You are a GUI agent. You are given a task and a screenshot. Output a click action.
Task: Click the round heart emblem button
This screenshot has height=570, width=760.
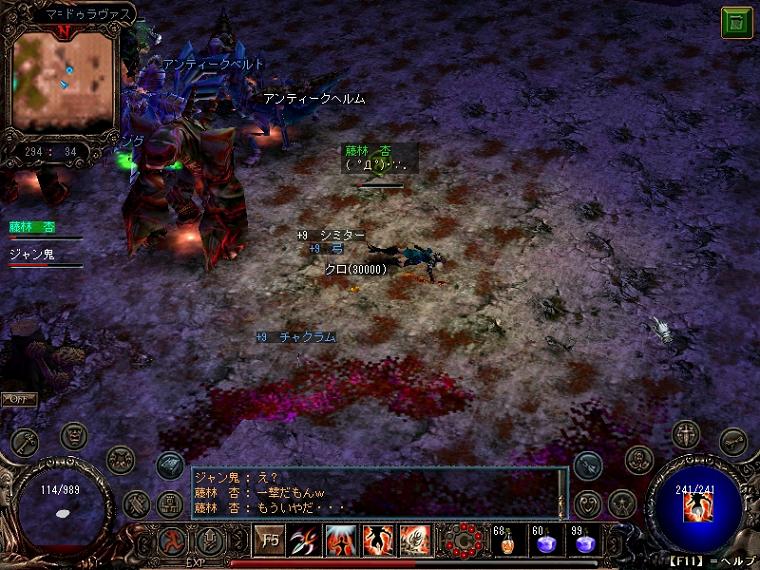coord(590,503)
